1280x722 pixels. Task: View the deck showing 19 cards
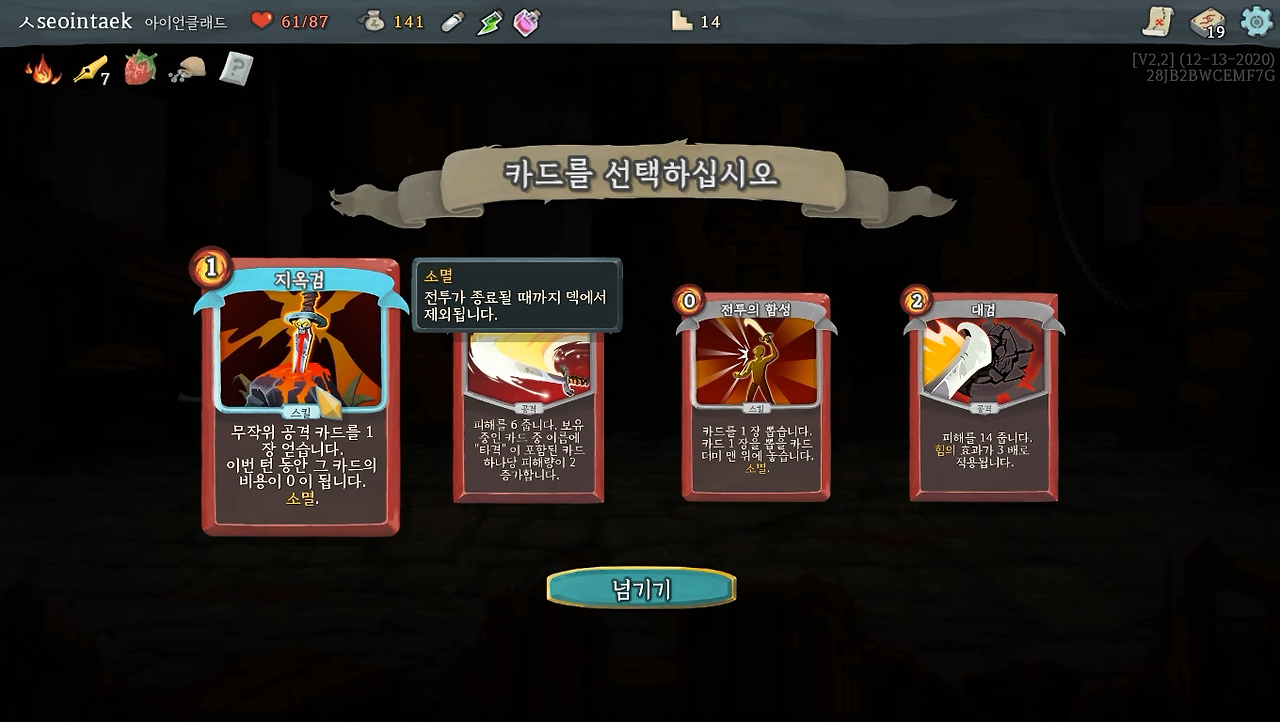[1204, 20]
